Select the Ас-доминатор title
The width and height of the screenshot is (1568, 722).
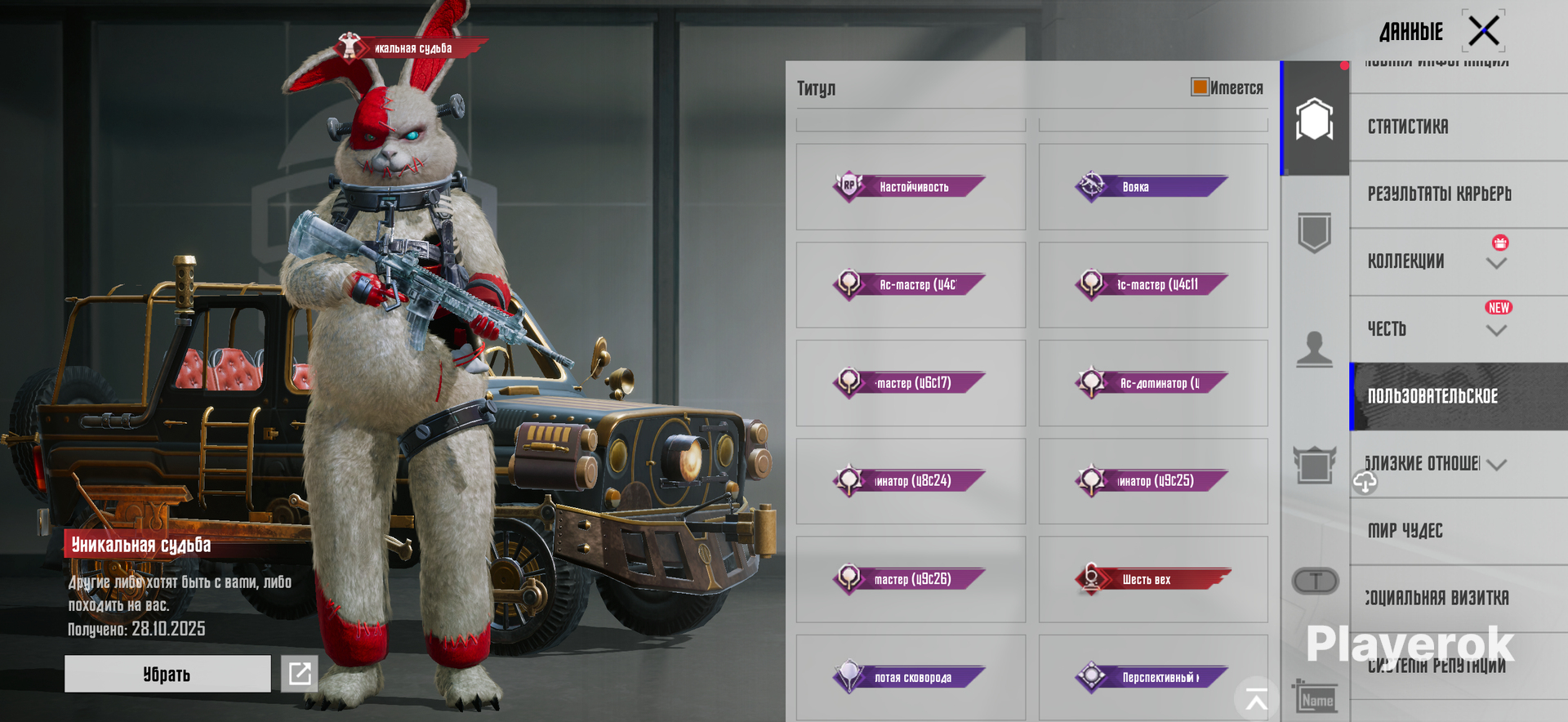pos(1152,383)
